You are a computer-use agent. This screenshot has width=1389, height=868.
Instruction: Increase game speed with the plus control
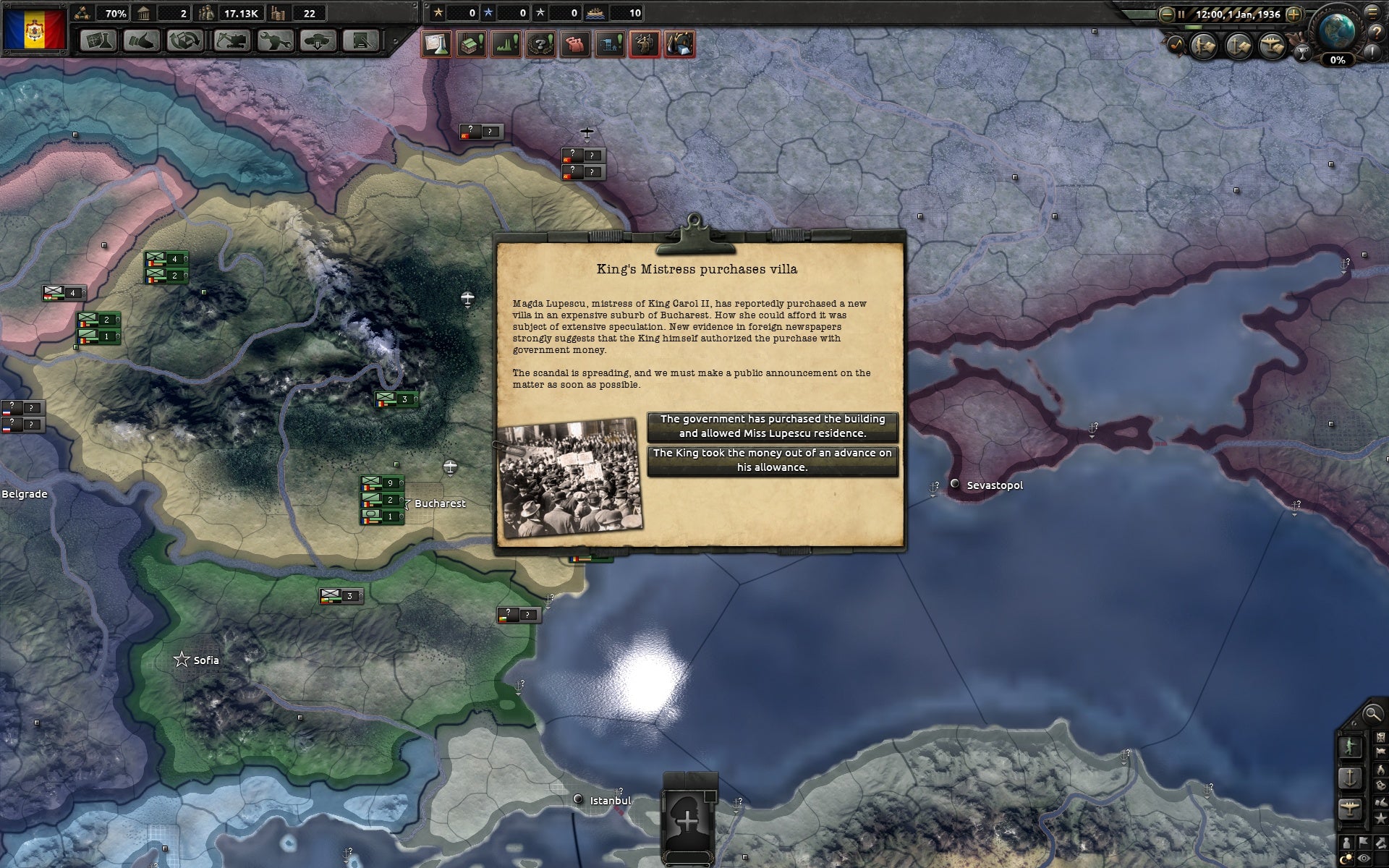click(1294, 14)
